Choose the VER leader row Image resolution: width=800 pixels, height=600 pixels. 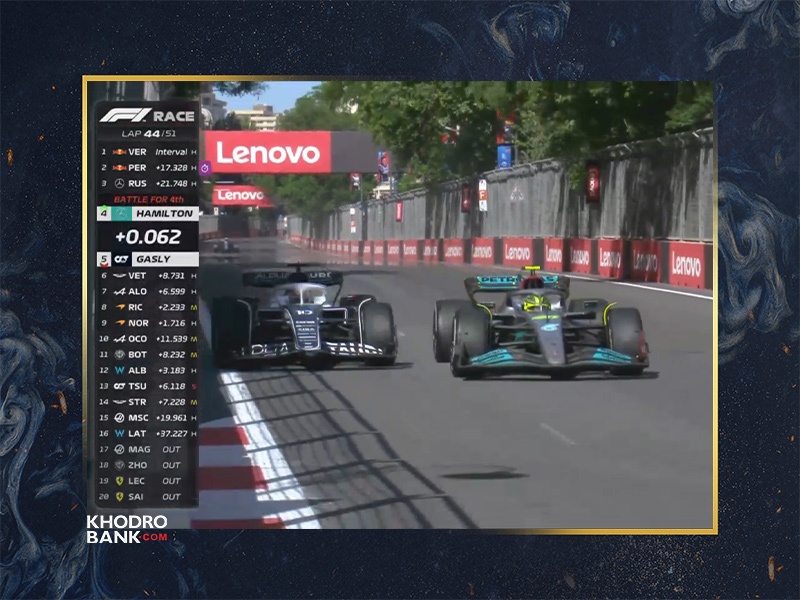tap(148, 152)
